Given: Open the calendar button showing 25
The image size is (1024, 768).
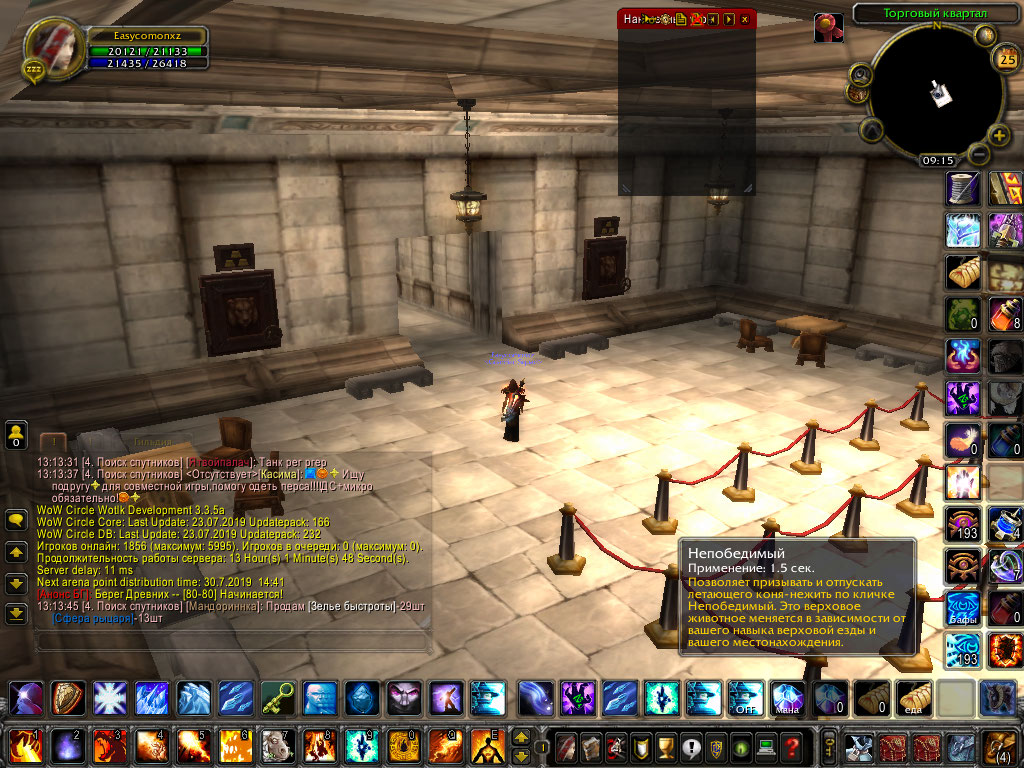Looking at the screenshot, I should pos(1007,59).
